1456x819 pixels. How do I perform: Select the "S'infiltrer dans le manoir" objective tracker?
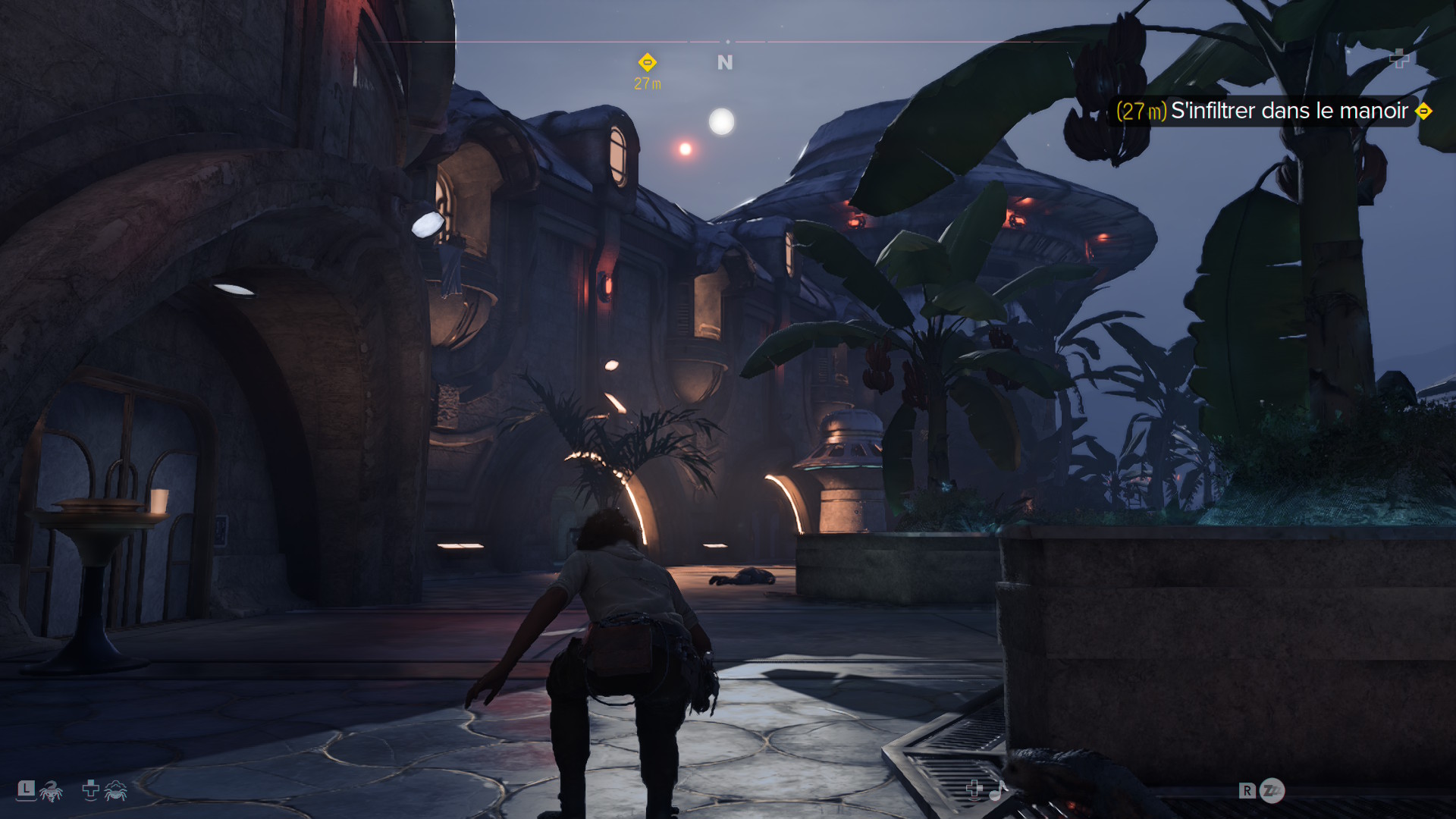pos(1272,111)
